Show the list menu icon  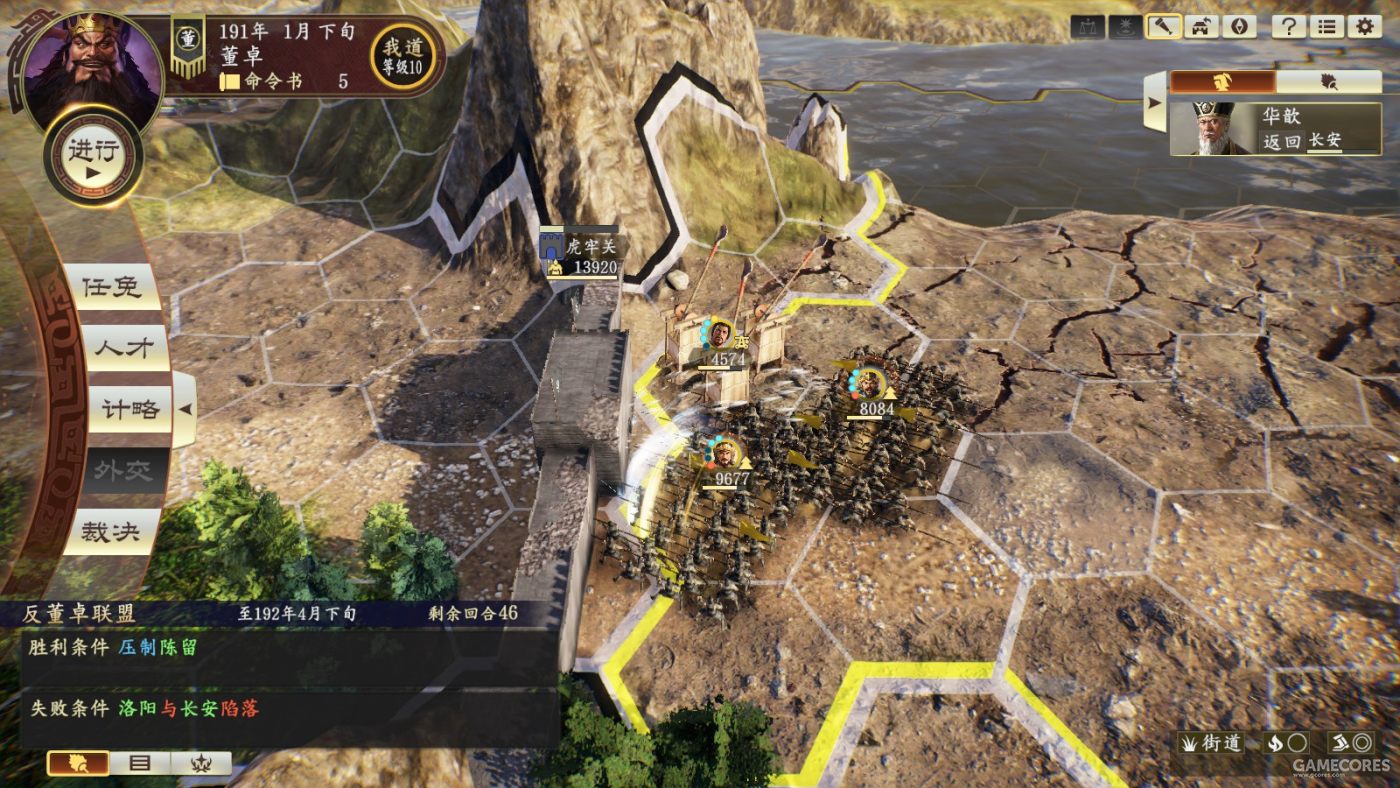tap(1327, 27)
